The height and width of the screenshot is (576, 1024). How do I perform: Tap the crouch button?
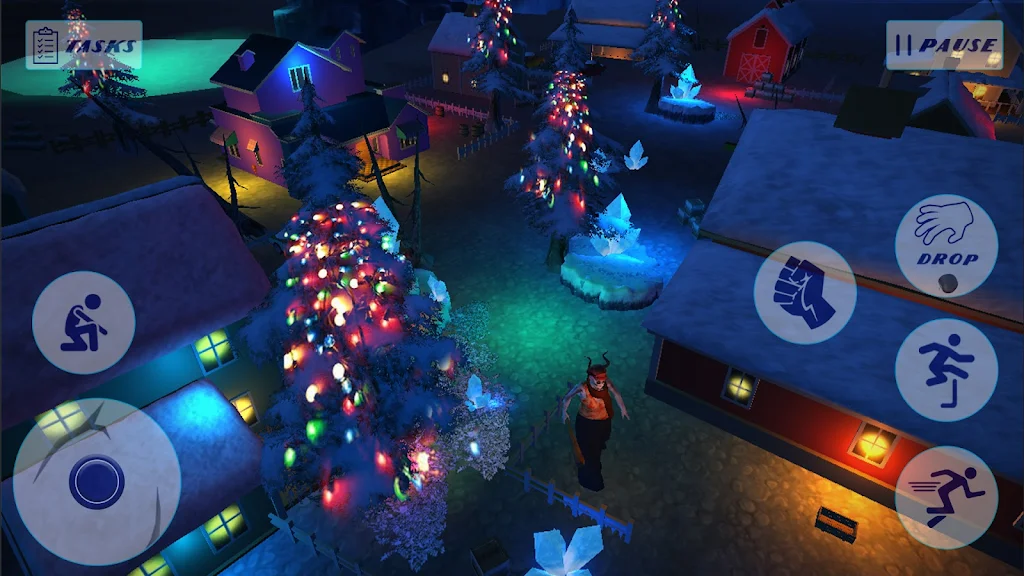pyautogui.click(x=83, y=323)
